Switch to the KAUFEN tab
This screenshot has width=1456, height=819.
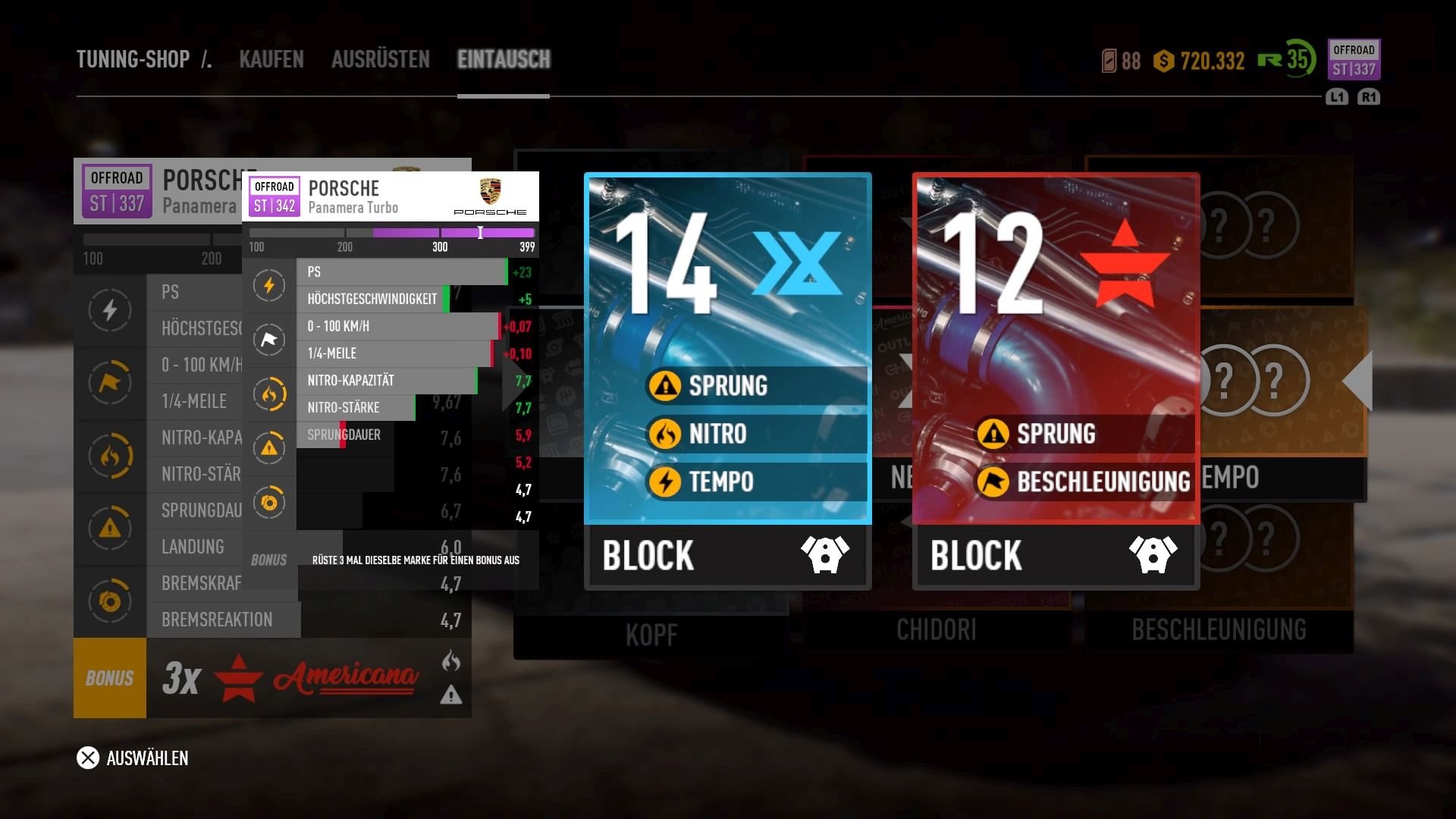pos(271,60)
